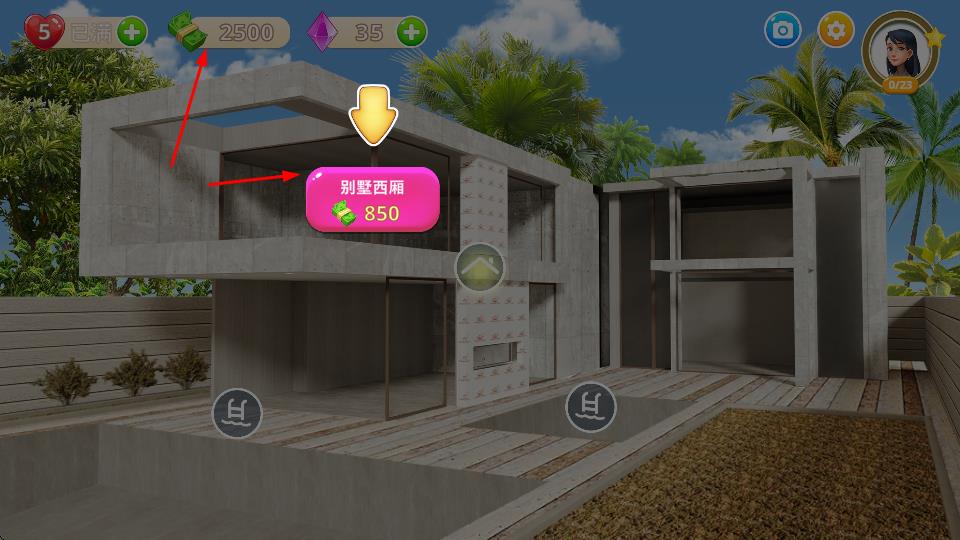The width and height of the screenshot is (960, 540).
Task: Open the camera screenshot mode
Action: click(782, 30)
